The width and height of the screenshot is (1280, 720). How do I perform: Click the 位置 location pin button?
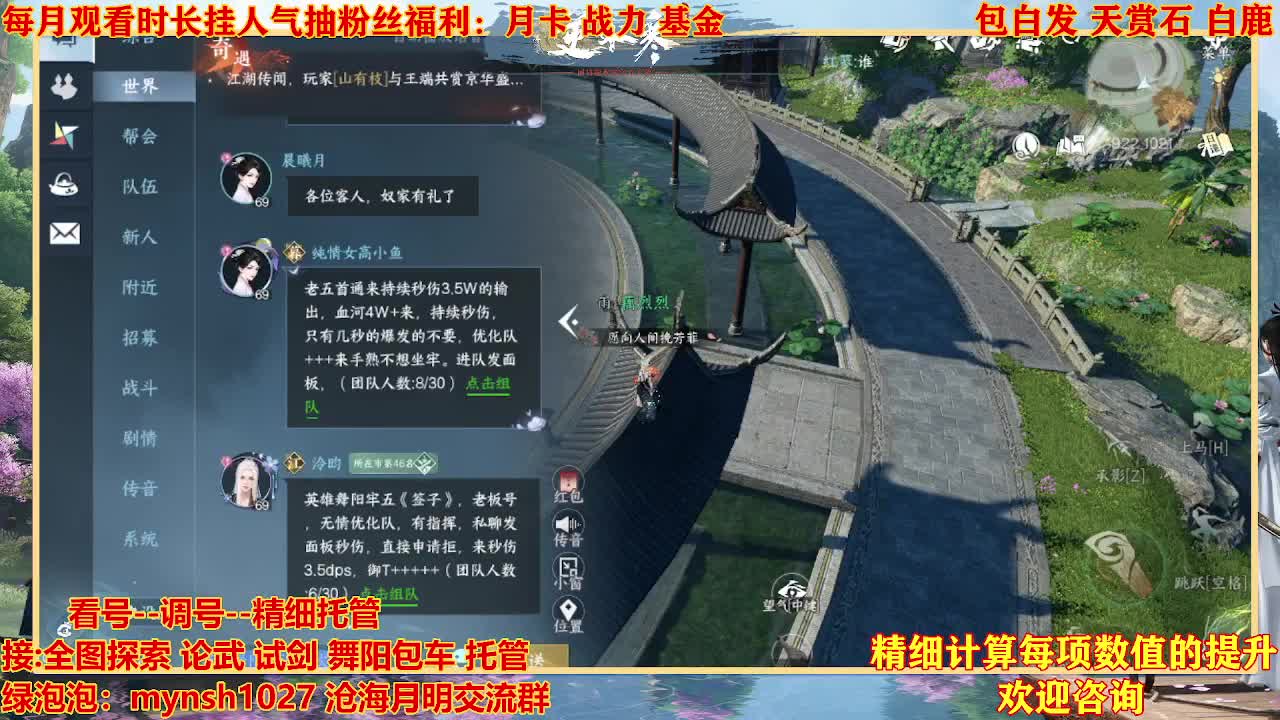[x=568, y=608]
